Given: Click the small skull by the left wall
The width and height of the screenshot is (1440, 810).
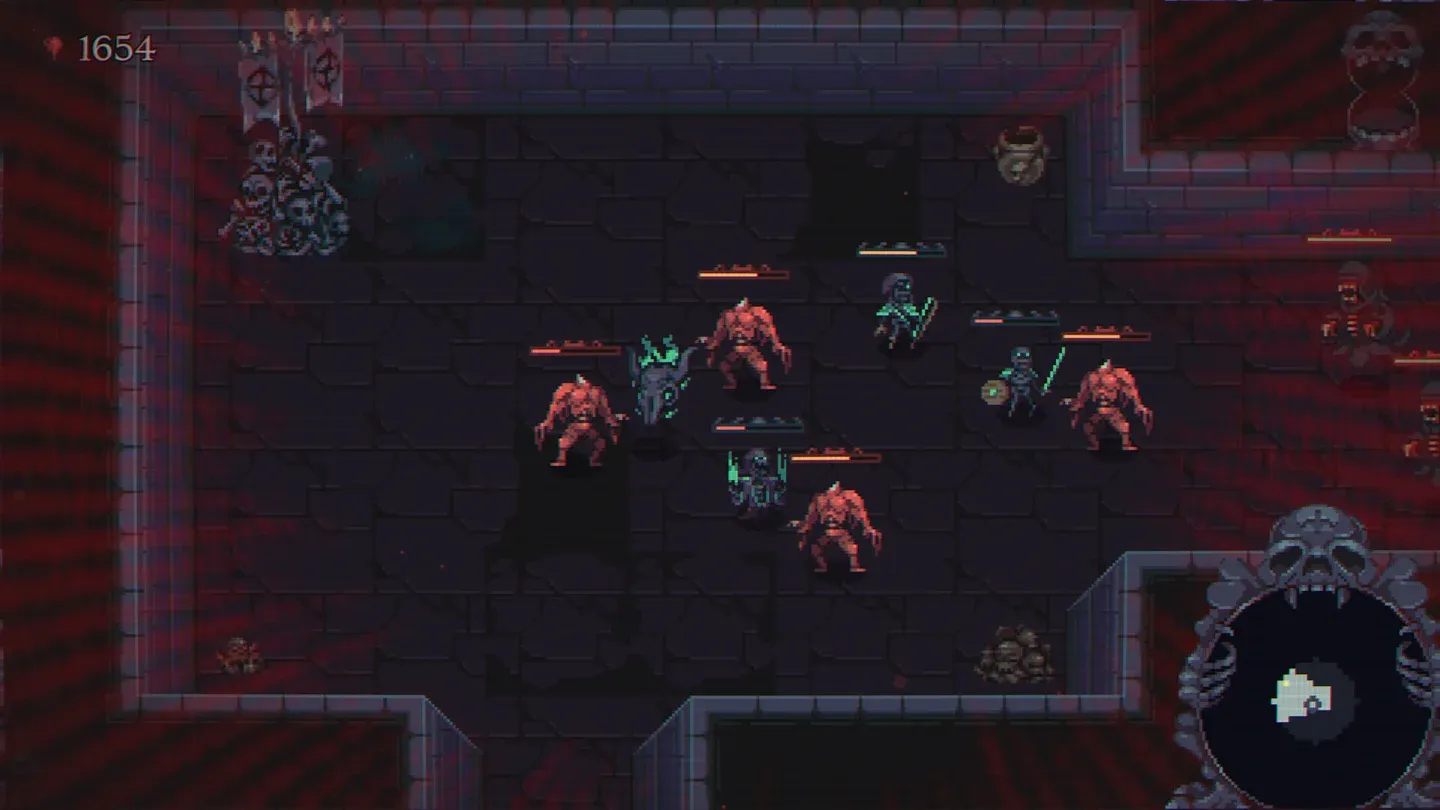Looking at the screenshot, I should coord(237,653).
